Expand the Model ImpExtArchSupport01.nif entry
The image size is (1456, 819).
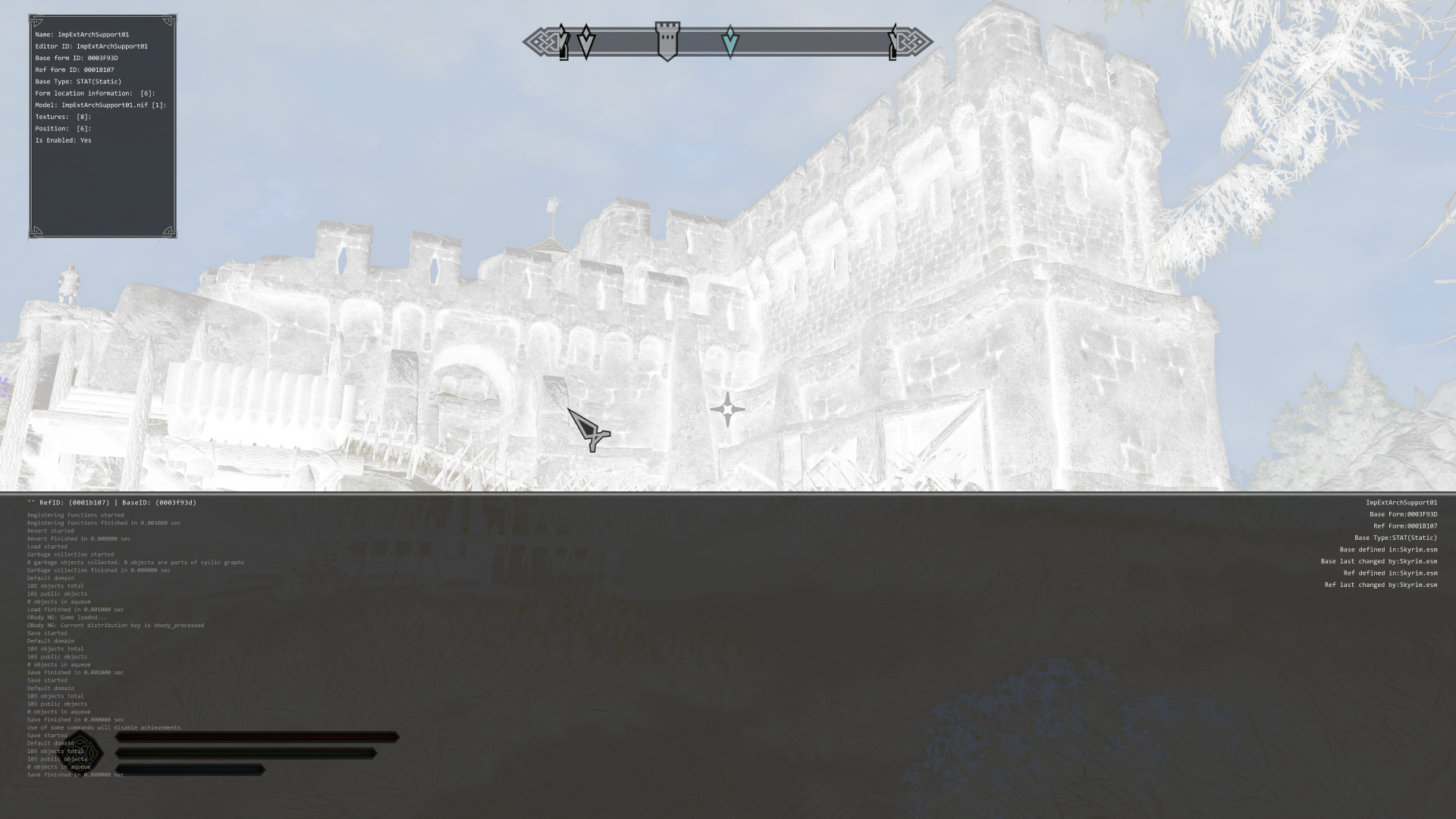100,105
